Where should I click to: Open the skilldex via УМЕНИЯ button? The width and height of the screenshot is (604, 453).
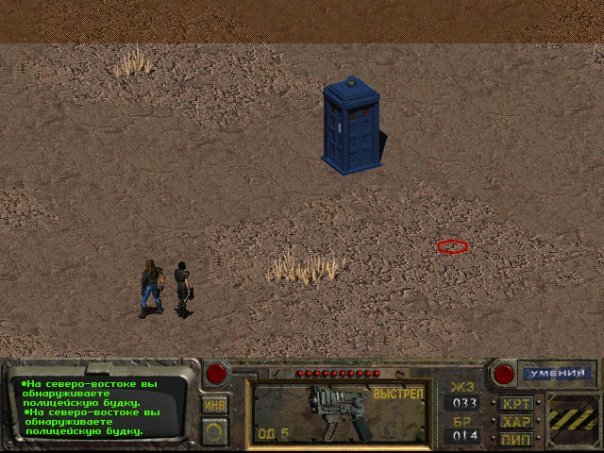point(557,373)
